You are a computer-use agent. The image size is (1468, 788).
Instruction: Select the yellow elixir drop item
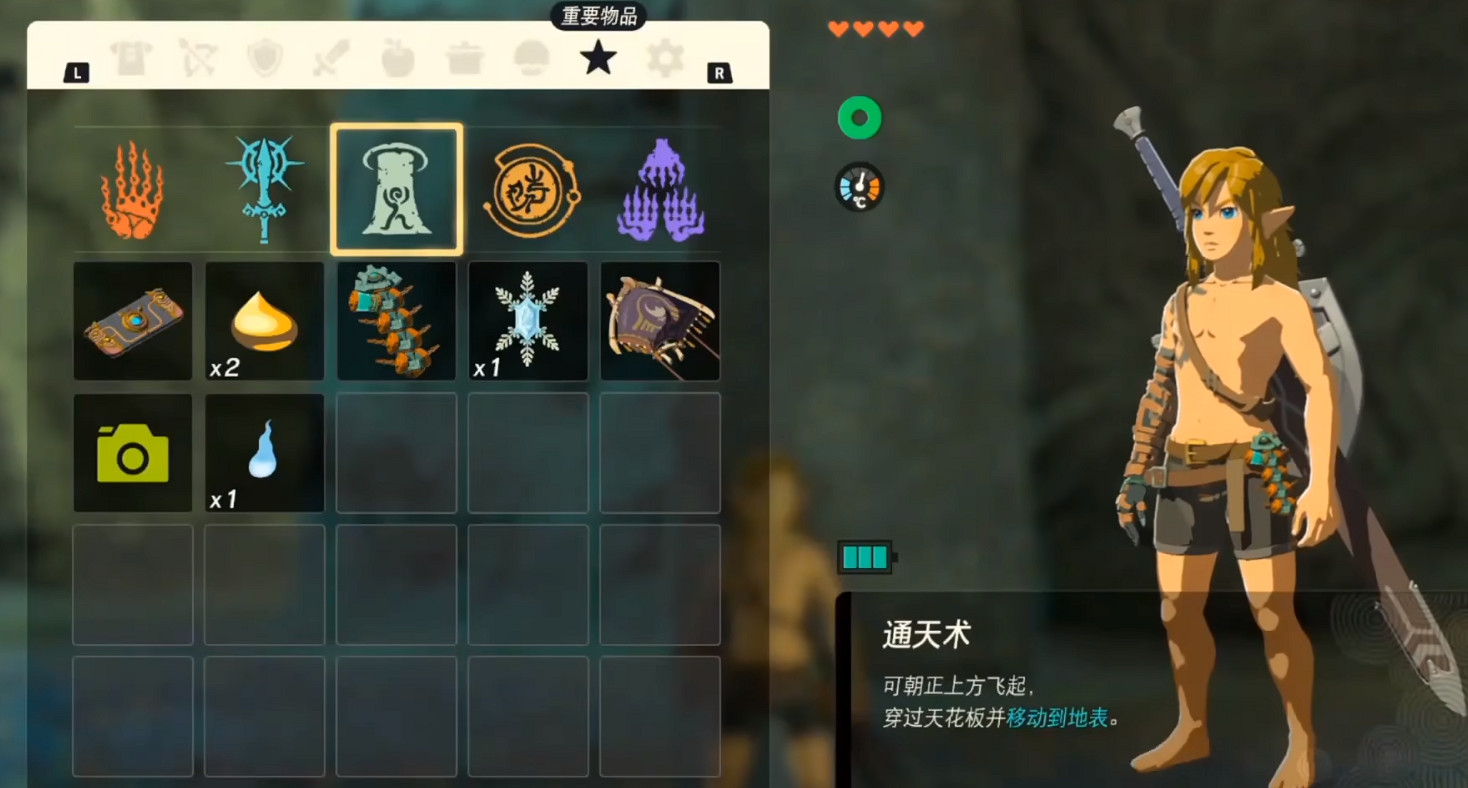[x=263, y=320]
